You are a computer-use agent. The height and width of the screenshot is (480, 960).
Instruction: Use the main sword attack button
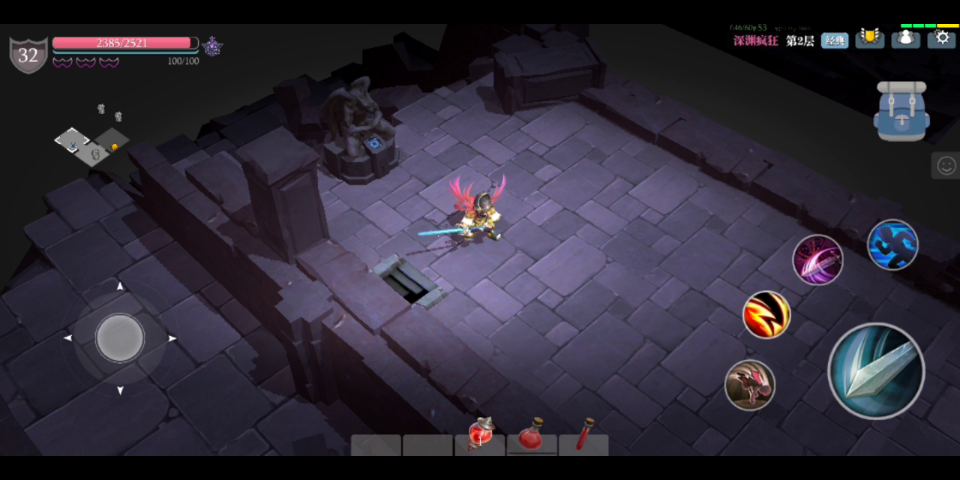point(876,371)
